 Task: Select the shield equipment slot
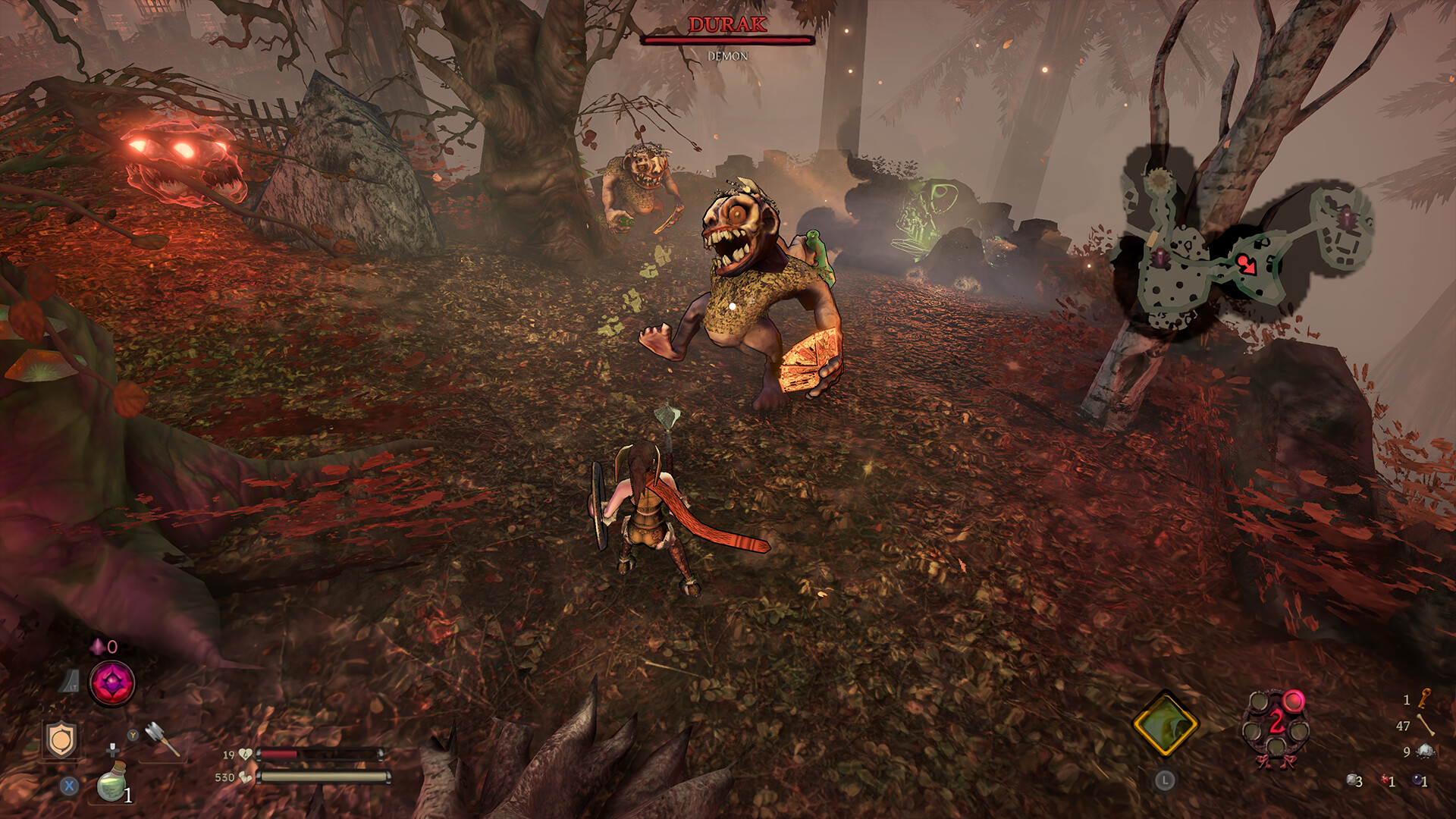(x=60, y=738)
